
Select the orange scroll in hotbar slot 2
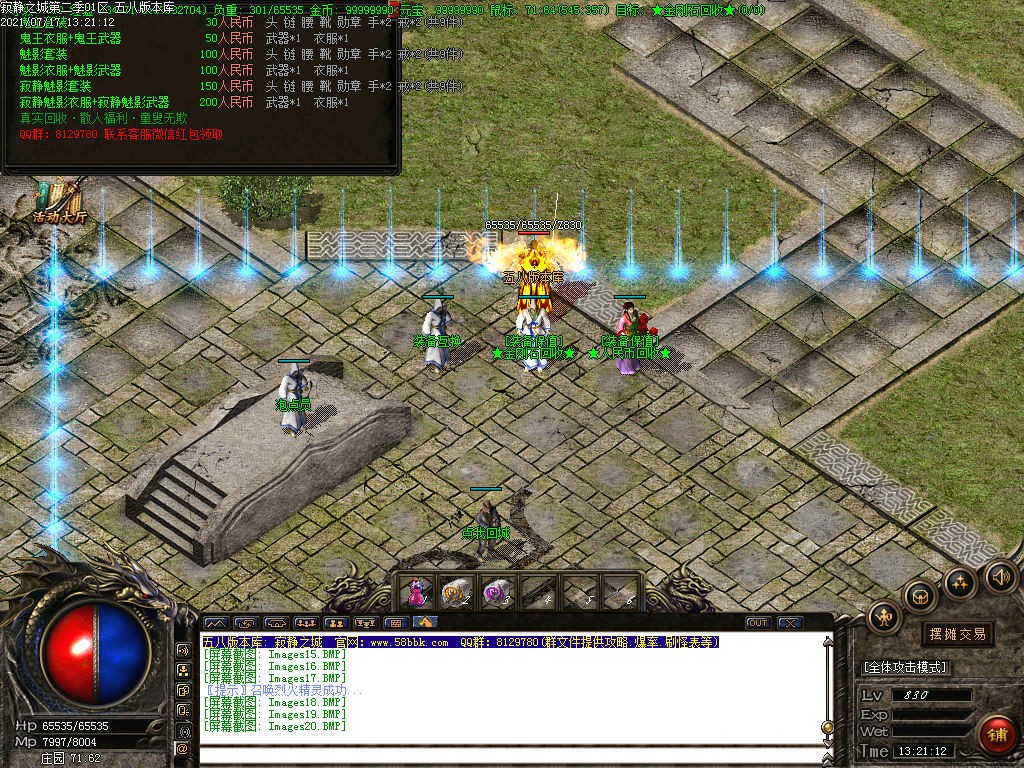457,592
